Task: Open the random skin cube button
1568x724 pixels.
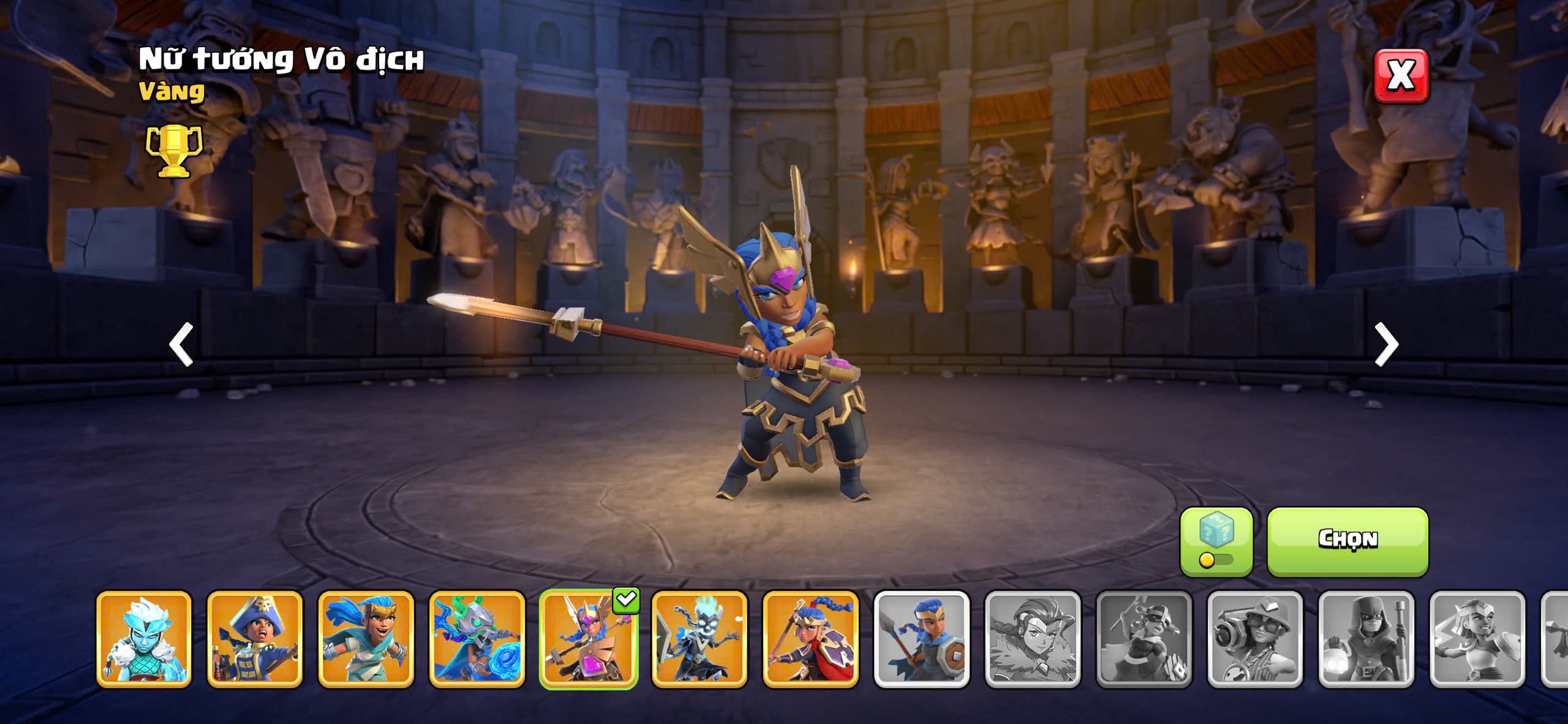Action: click(x=1216, y=541)
